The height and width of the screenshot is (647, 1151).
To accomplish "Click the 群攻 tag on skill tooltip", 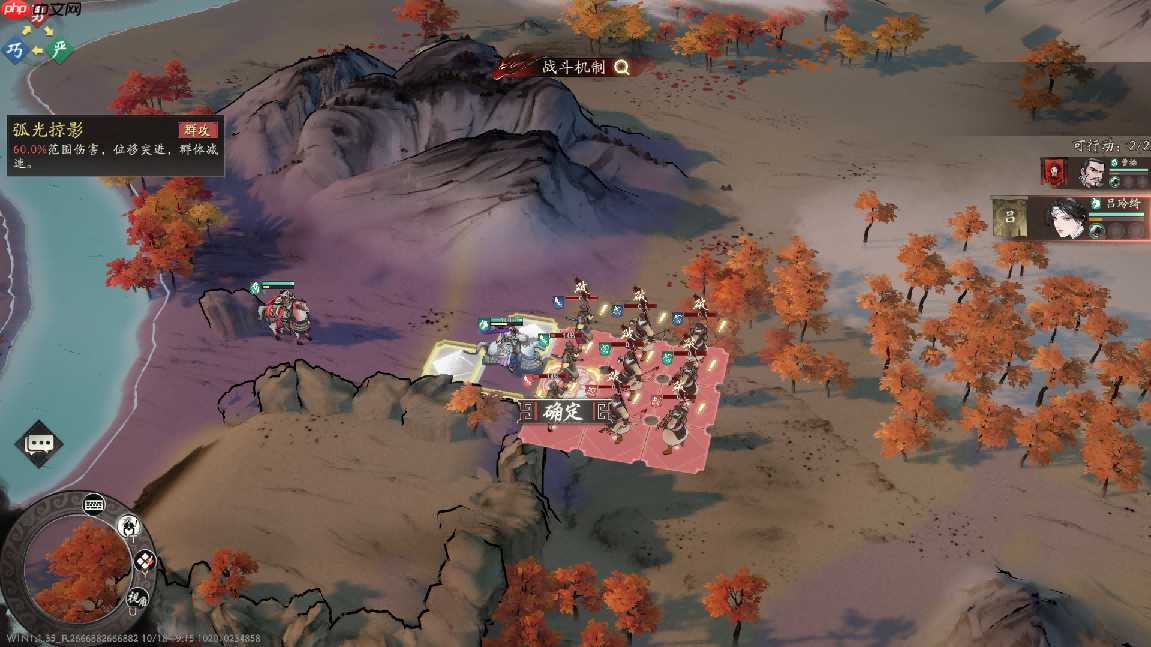I will click(198, 130).
